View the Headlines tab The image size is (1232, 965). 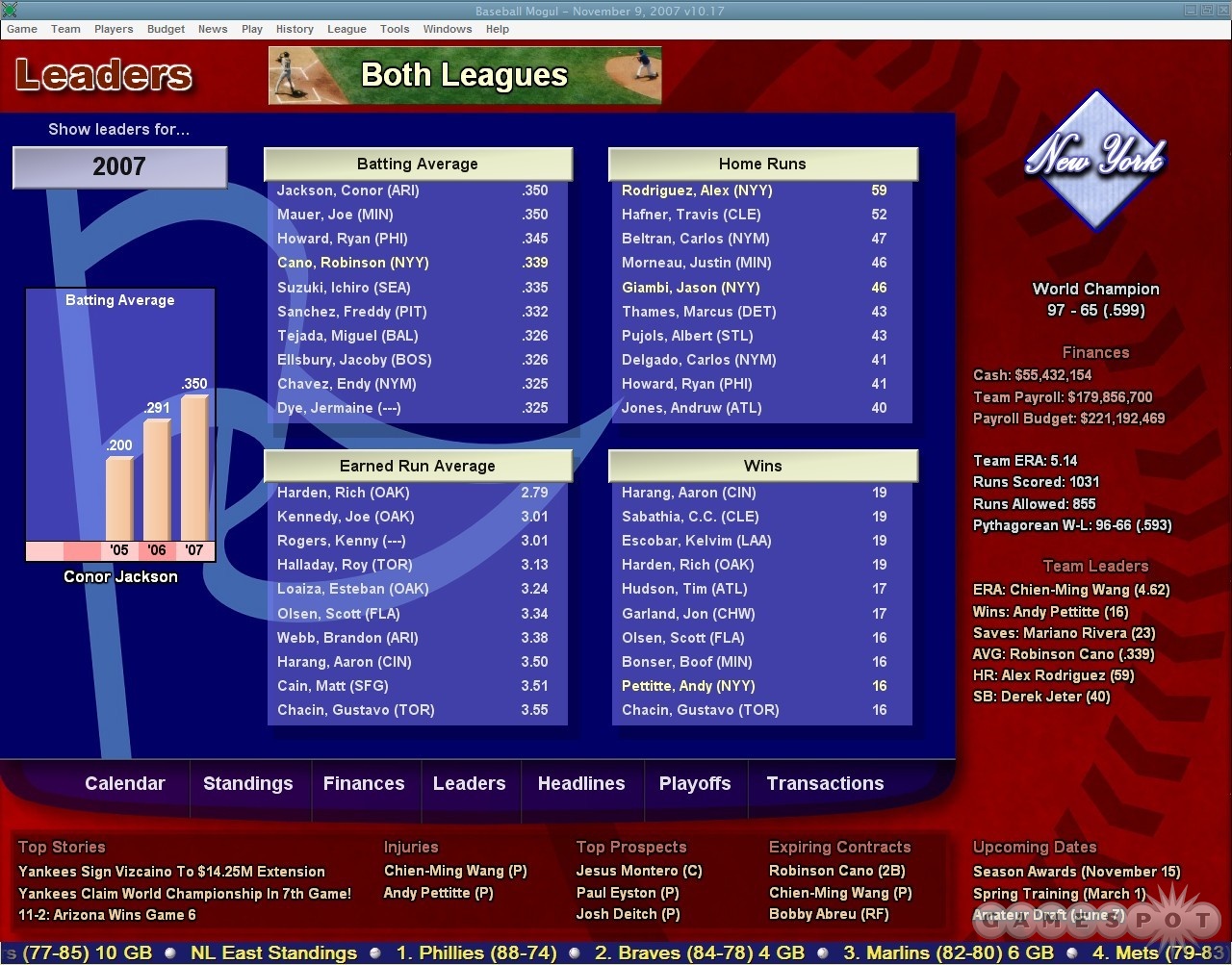581,783
